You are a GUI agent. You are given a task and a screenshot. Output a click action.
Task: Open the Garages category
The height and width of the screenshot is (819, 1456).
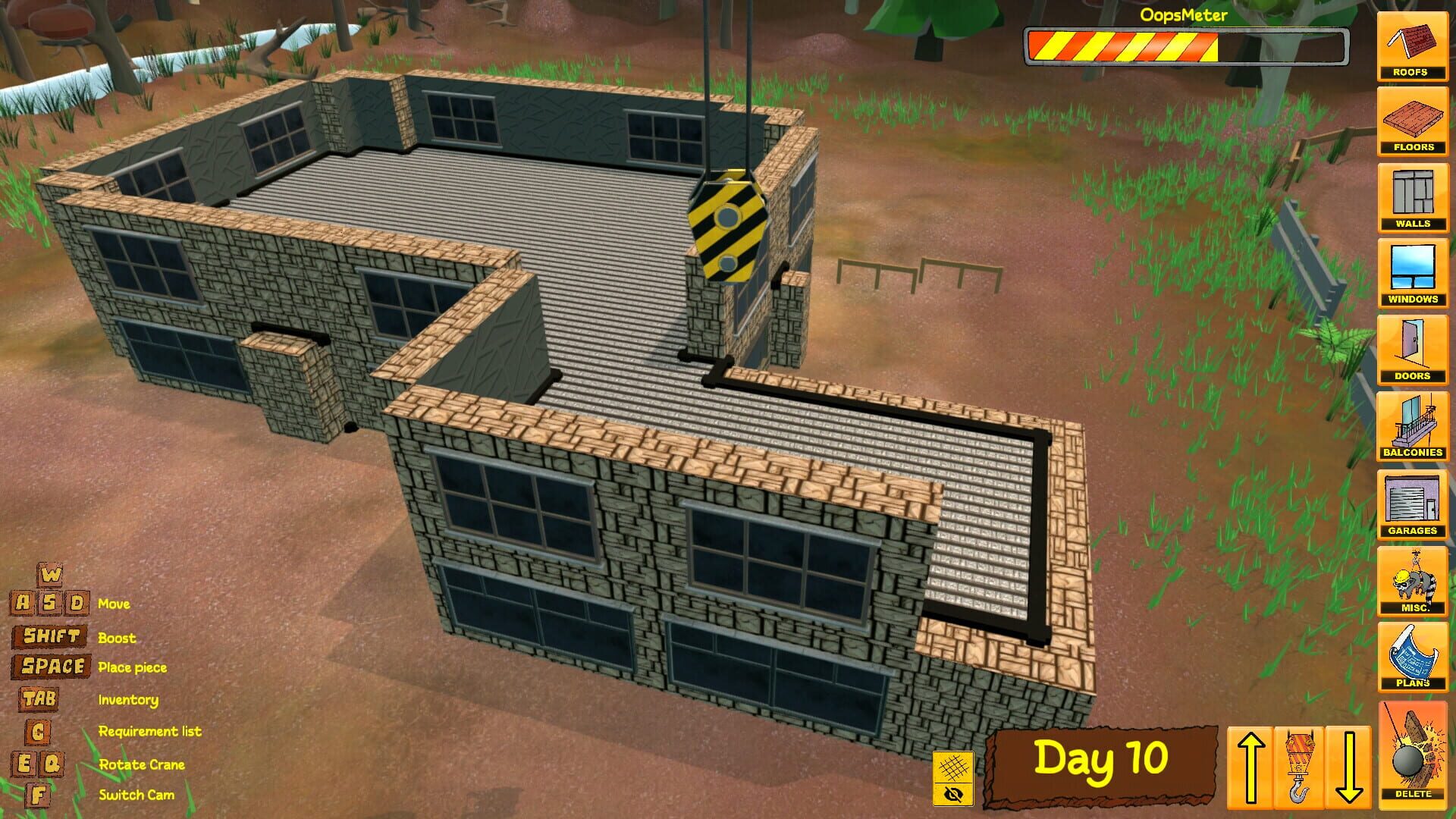(x=1412, y=504)
